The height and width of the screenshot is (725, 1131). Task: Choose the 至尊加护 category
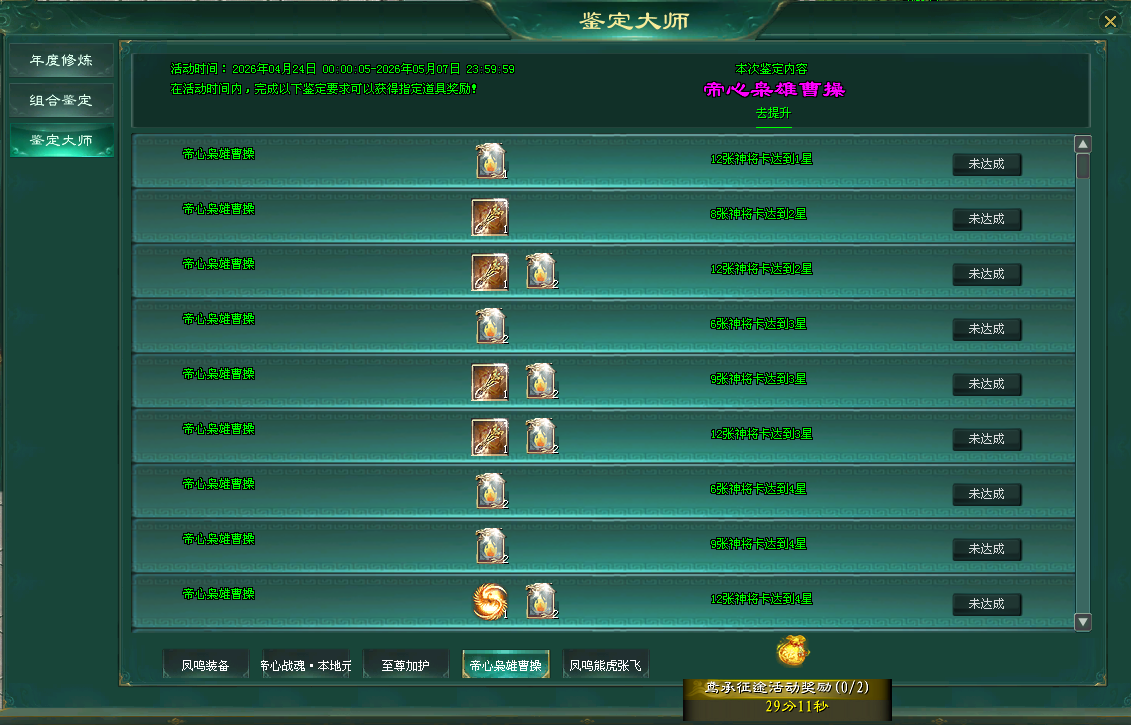point(405,665)
